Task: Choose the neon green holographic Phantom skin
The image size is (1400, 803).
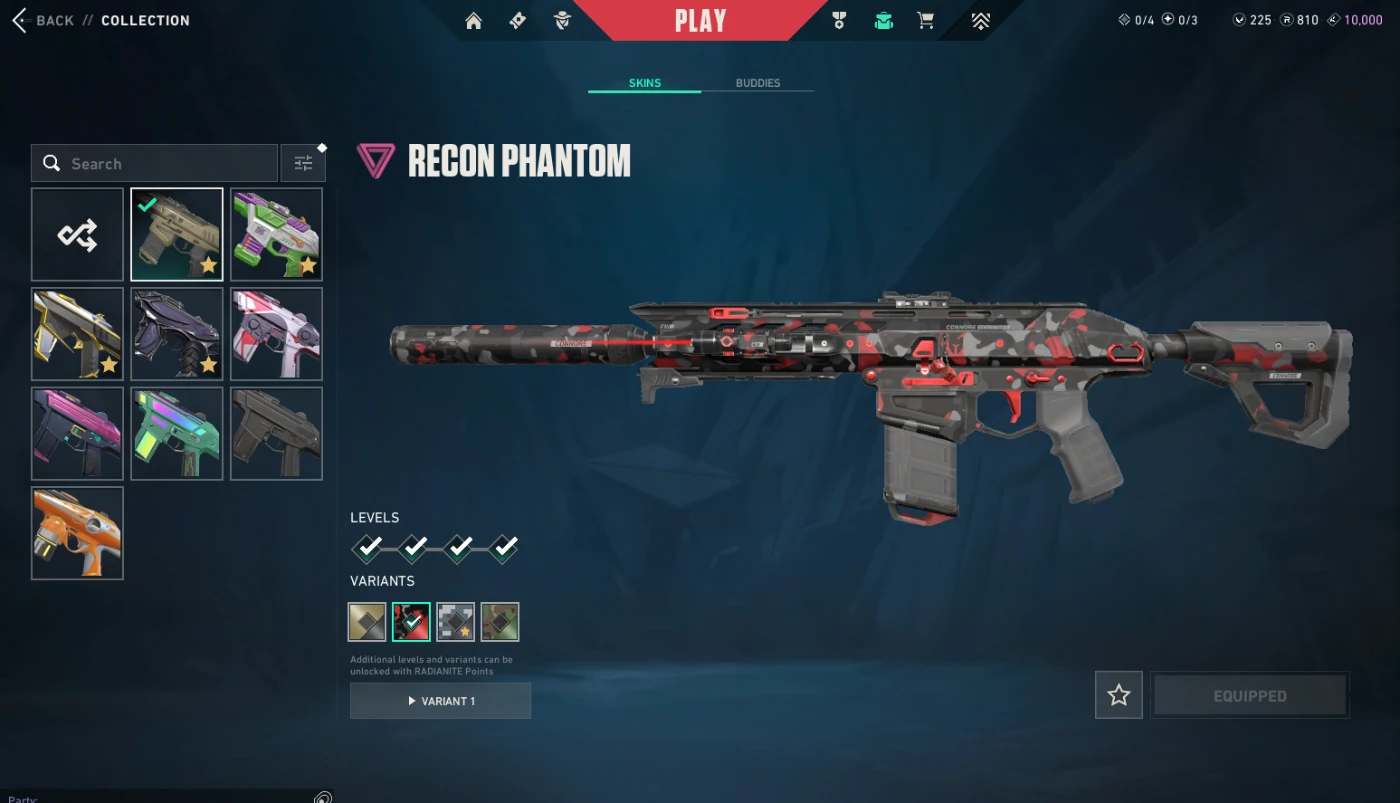Action: point(177,433)
